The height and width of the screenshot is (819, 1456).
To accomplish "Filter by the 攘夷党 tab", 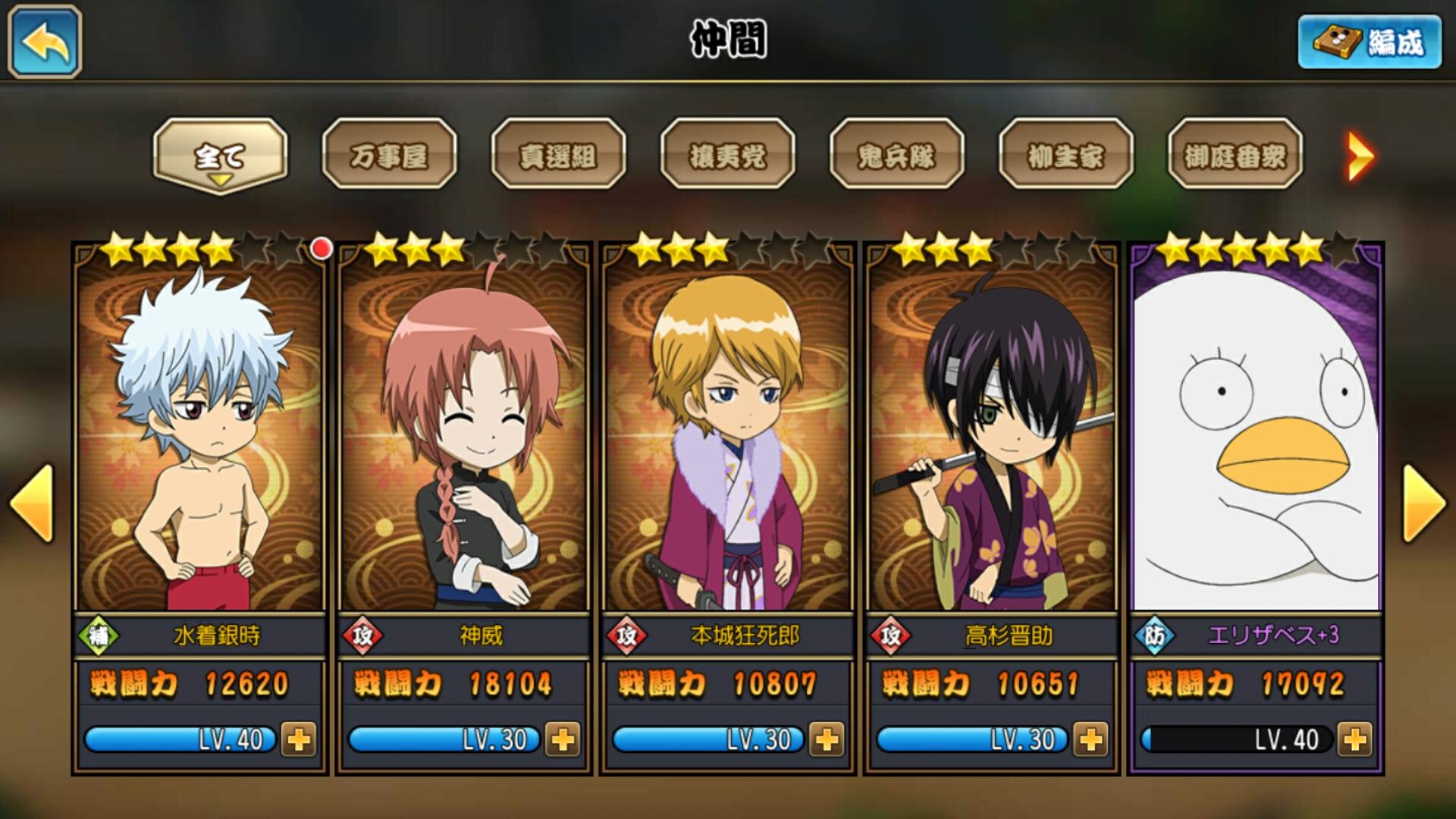I will tap(727, 155).
